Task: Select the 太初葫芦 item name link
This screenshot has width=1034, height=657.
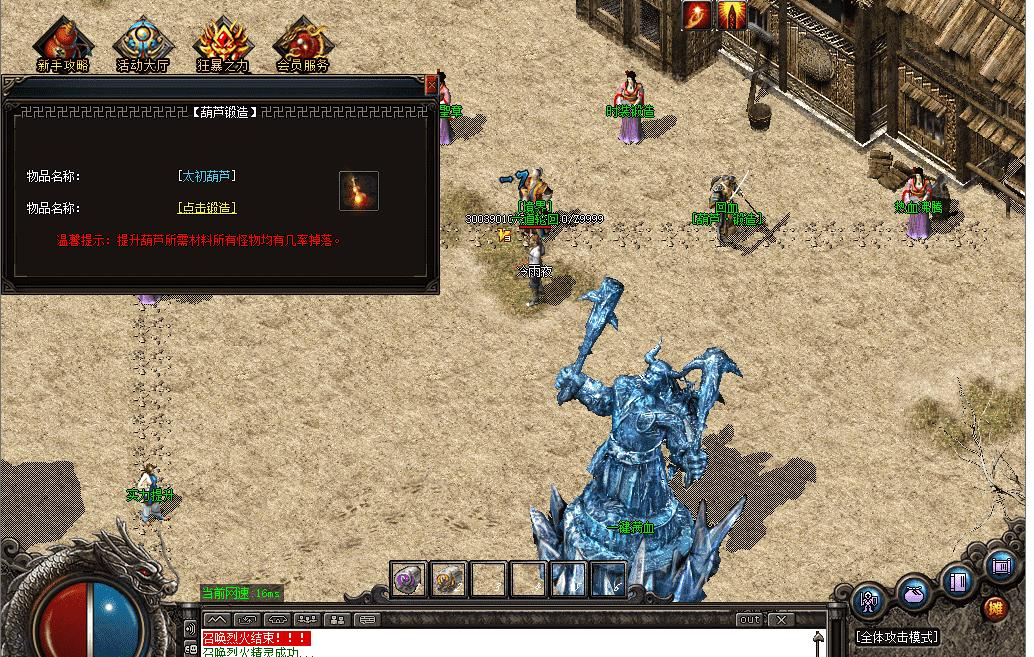Action: 207,176
